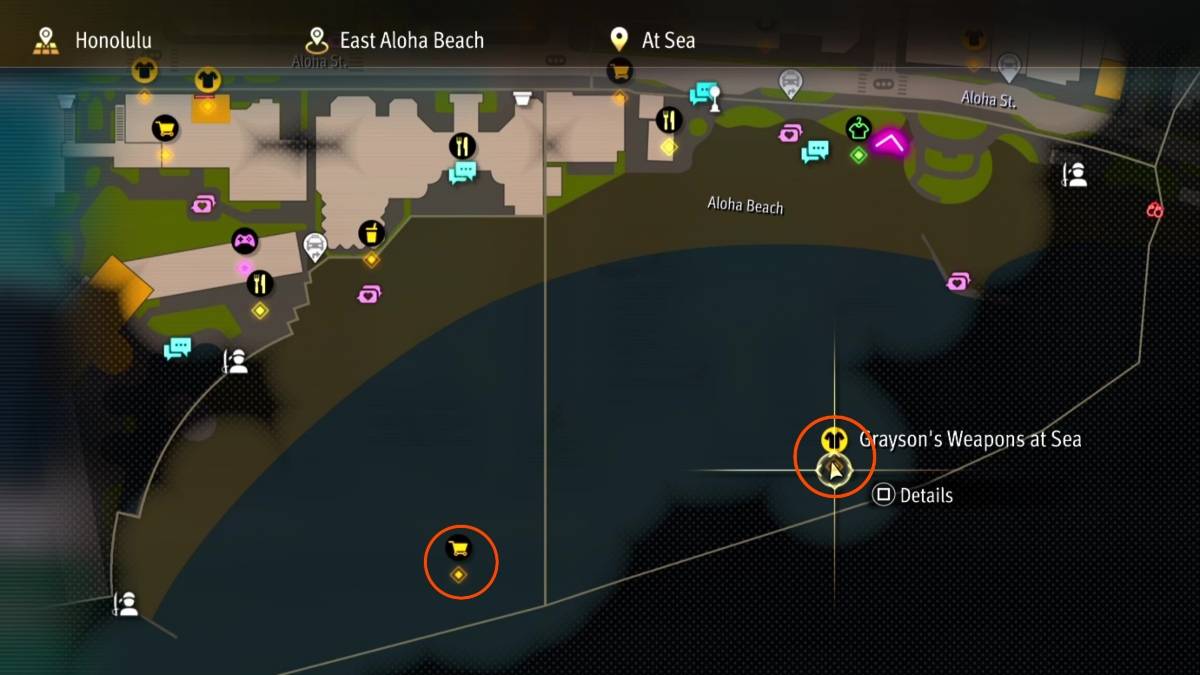Select the Grayson's Weapons at Sea marker
Screen dimensions: 1200x675
coord(832,440)
